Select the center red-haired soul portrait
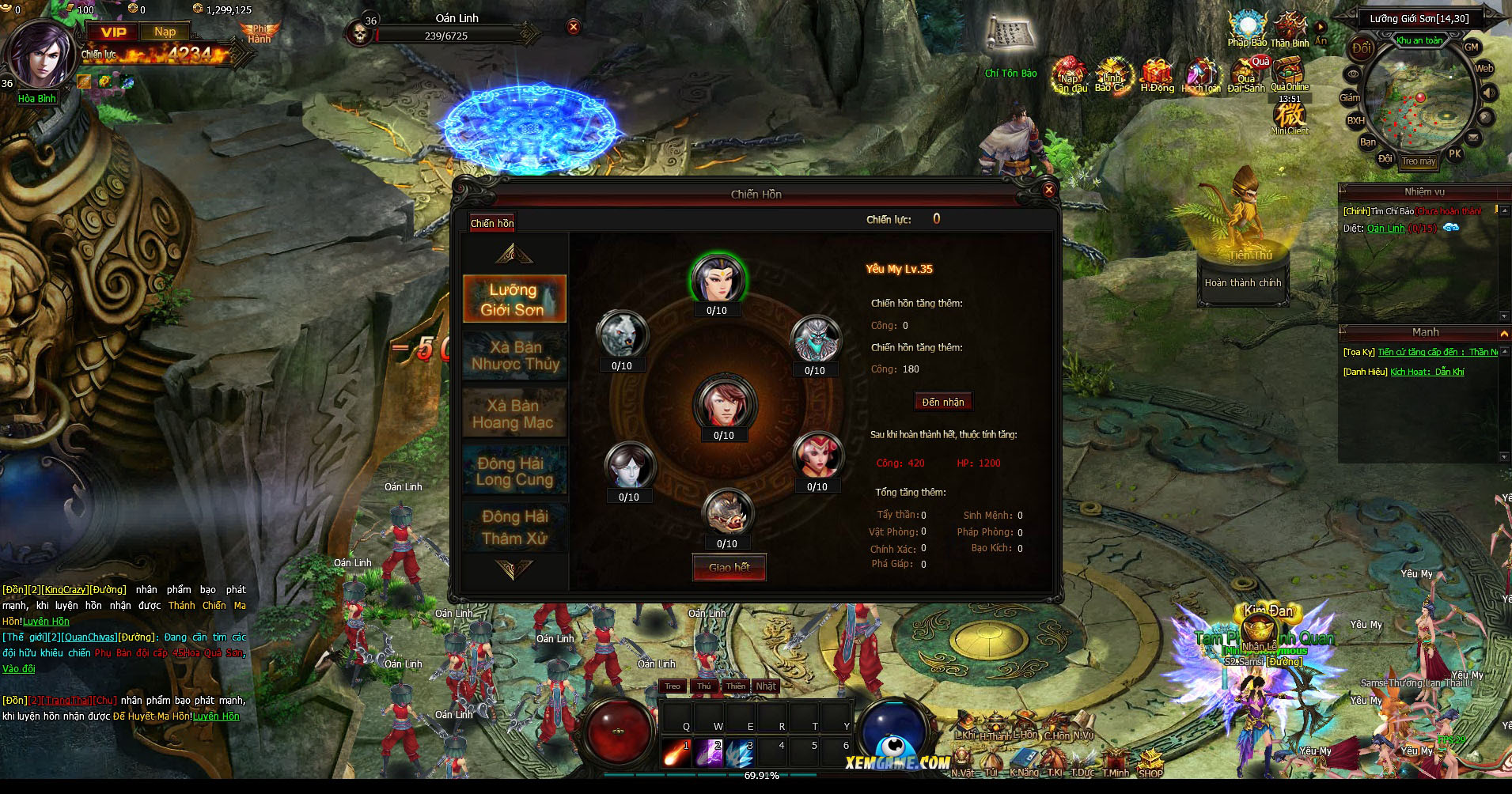 pos(724,403)
